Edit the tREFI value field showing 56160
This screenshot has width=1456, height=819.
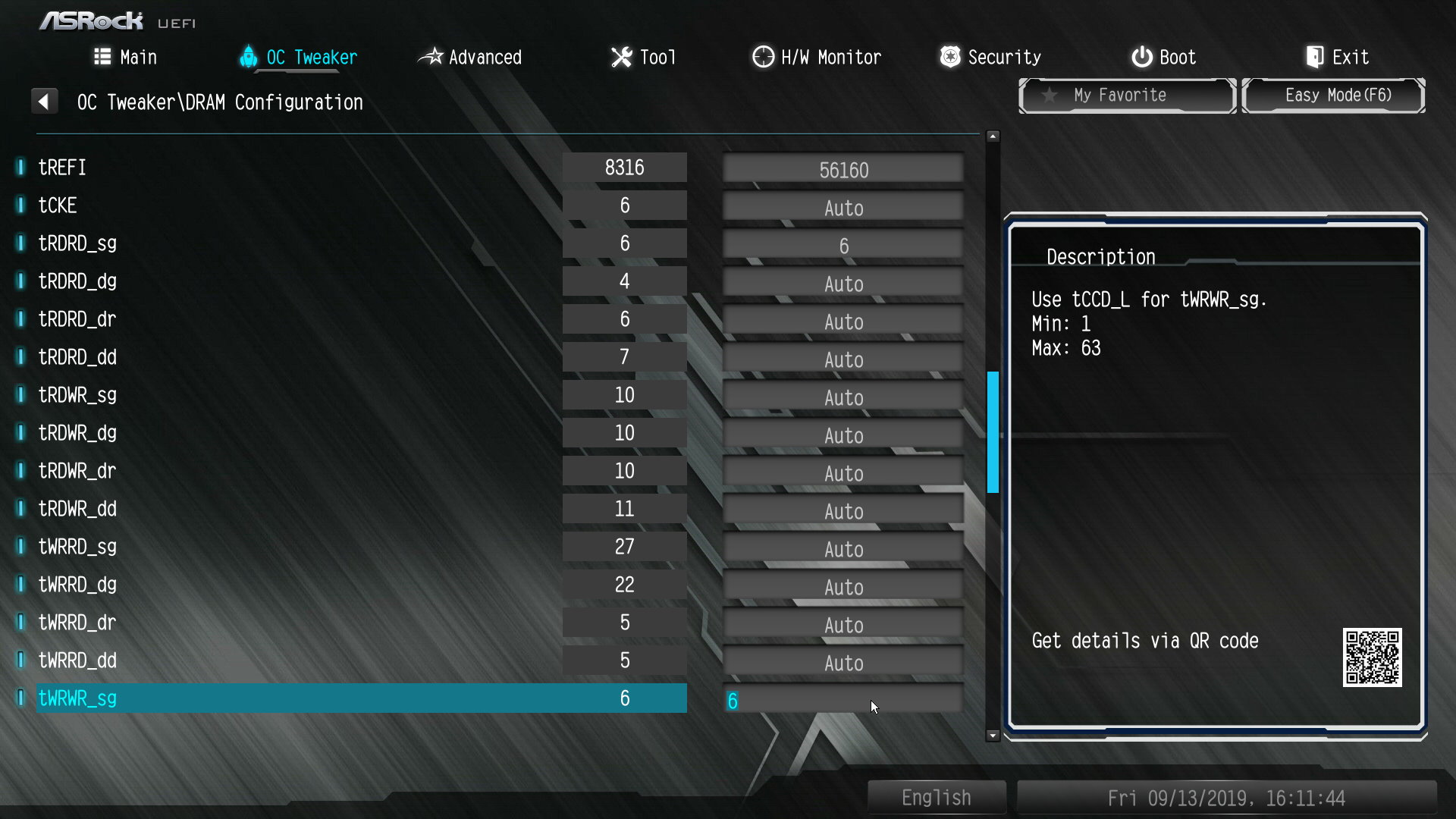point(843,170)
